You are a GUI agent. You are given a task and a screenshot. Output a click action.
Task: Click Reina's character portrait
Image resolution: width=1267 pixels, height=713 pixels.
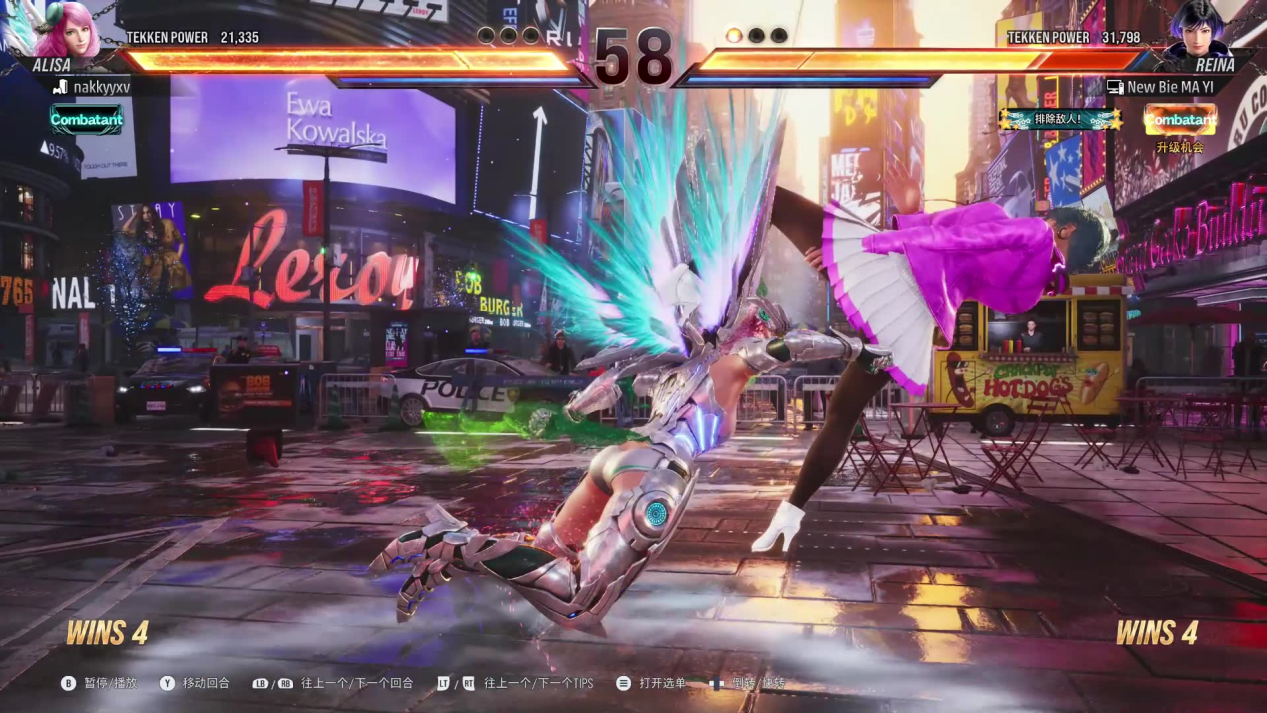pos(1199,30)
